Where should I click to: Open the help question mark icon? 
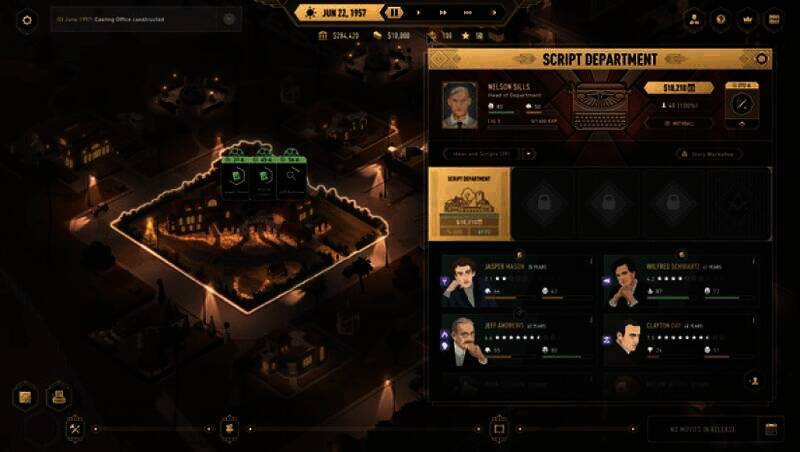[719, 19]
